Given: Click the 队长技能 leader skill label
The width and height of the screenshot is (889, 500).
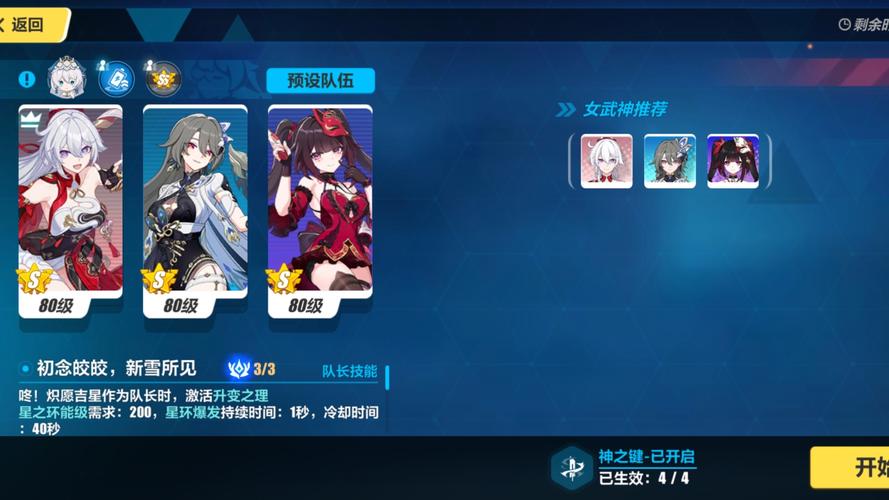Looking at the screenshot, I should point(349,371).
